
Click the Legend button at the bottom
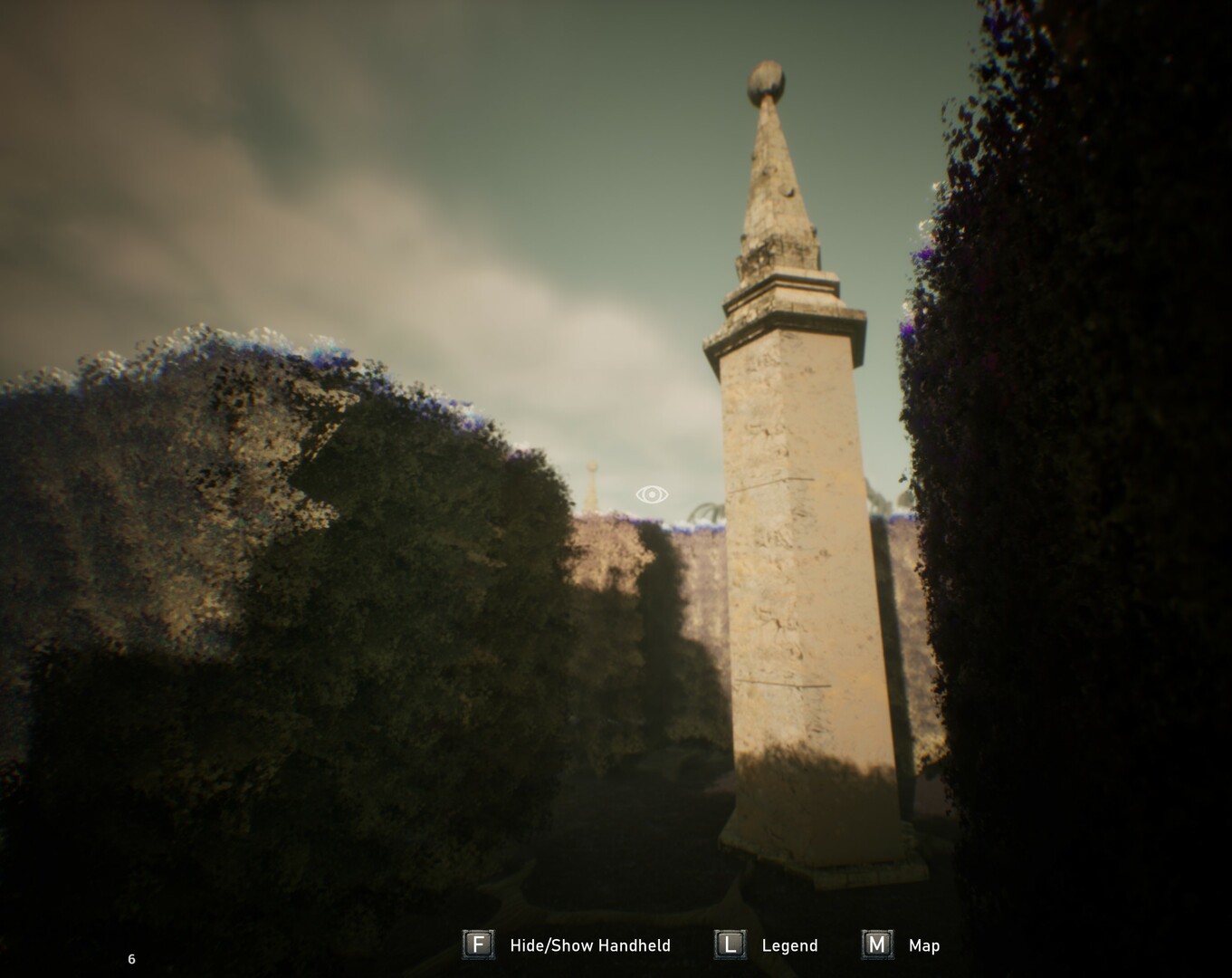tap(729, 944)
